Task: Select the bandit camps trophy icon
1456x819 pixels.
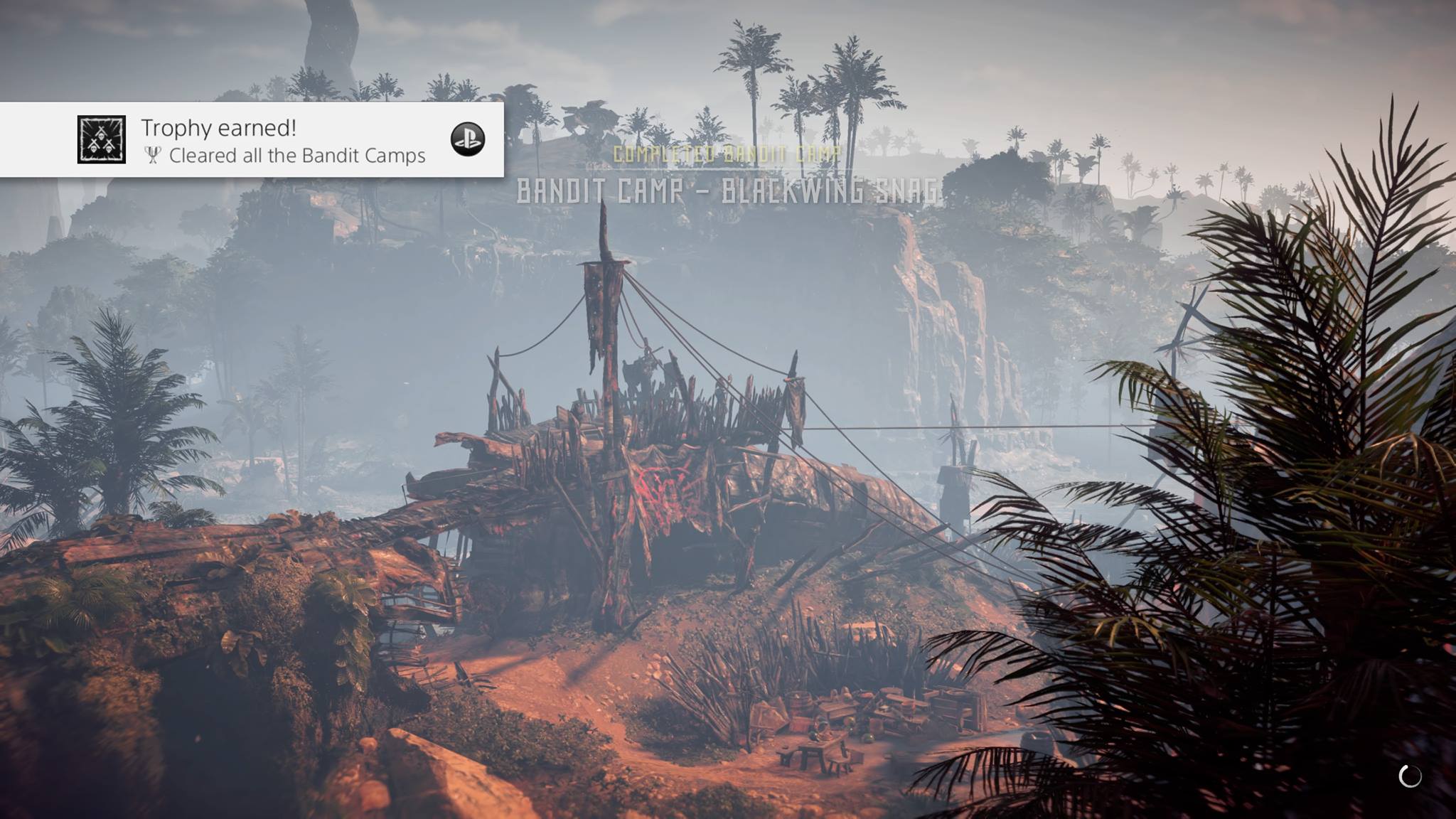Action: [x=102, y=140]
